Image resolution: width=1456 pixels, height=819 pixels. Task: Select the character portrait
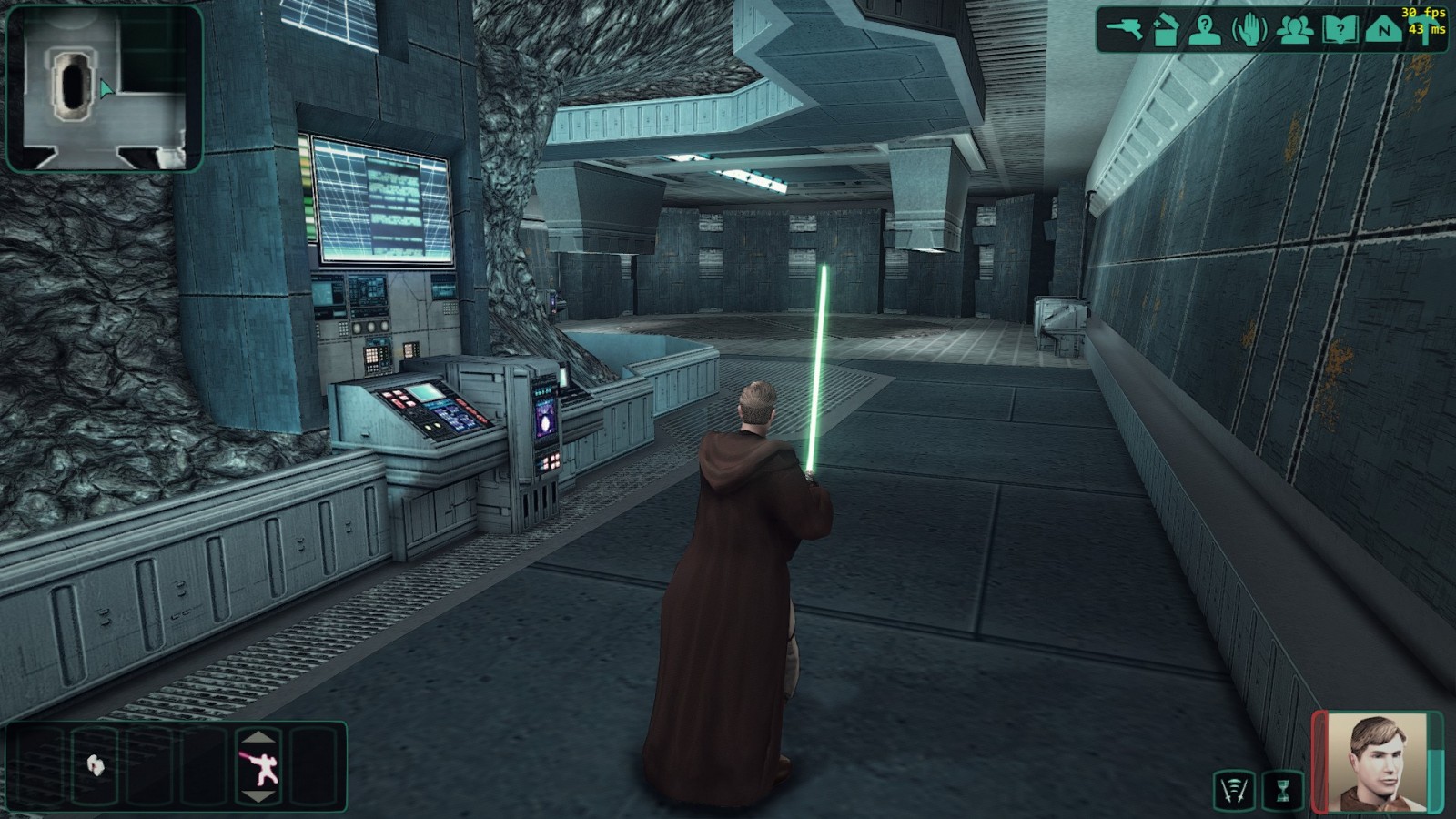tap(1376, 763)
